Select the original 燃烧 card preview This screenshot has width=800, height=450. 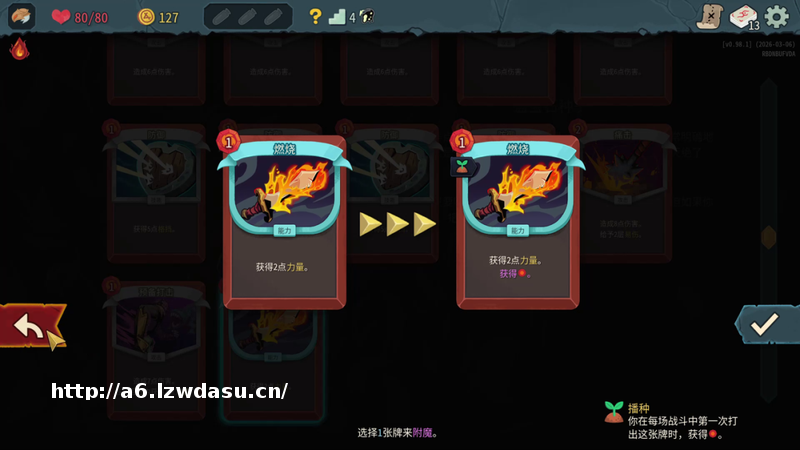pos(284,222)
